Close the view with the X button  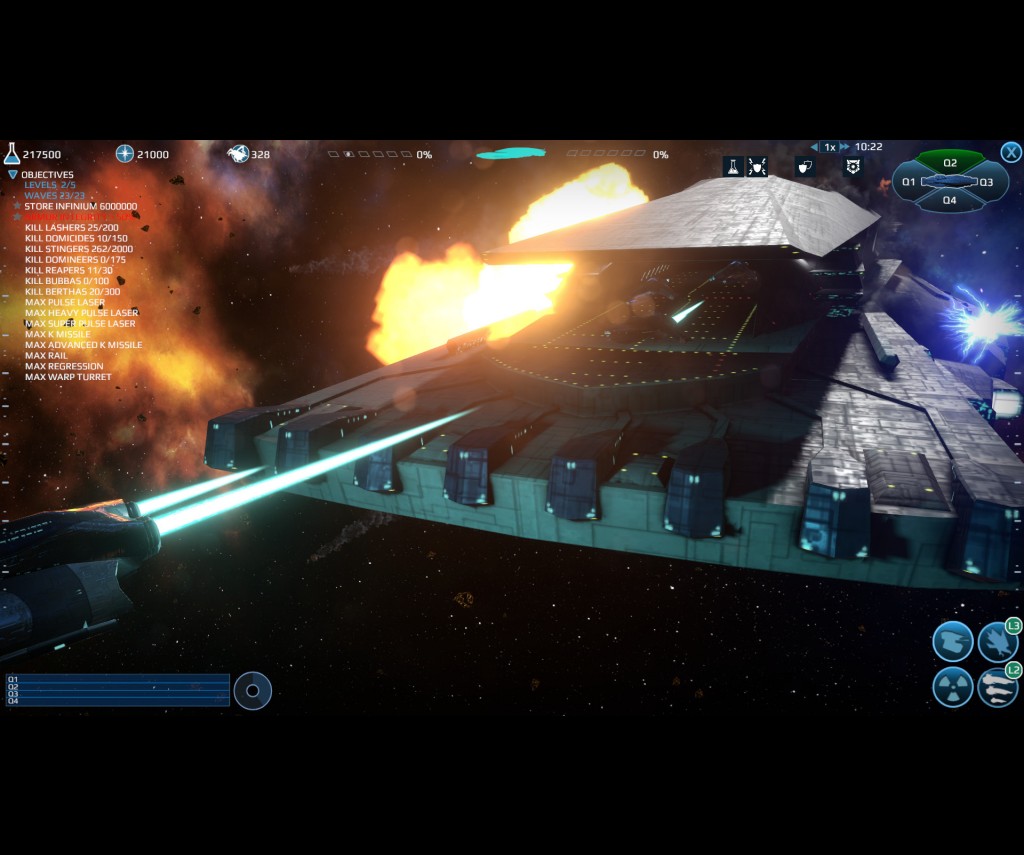tap(1011, 152)
